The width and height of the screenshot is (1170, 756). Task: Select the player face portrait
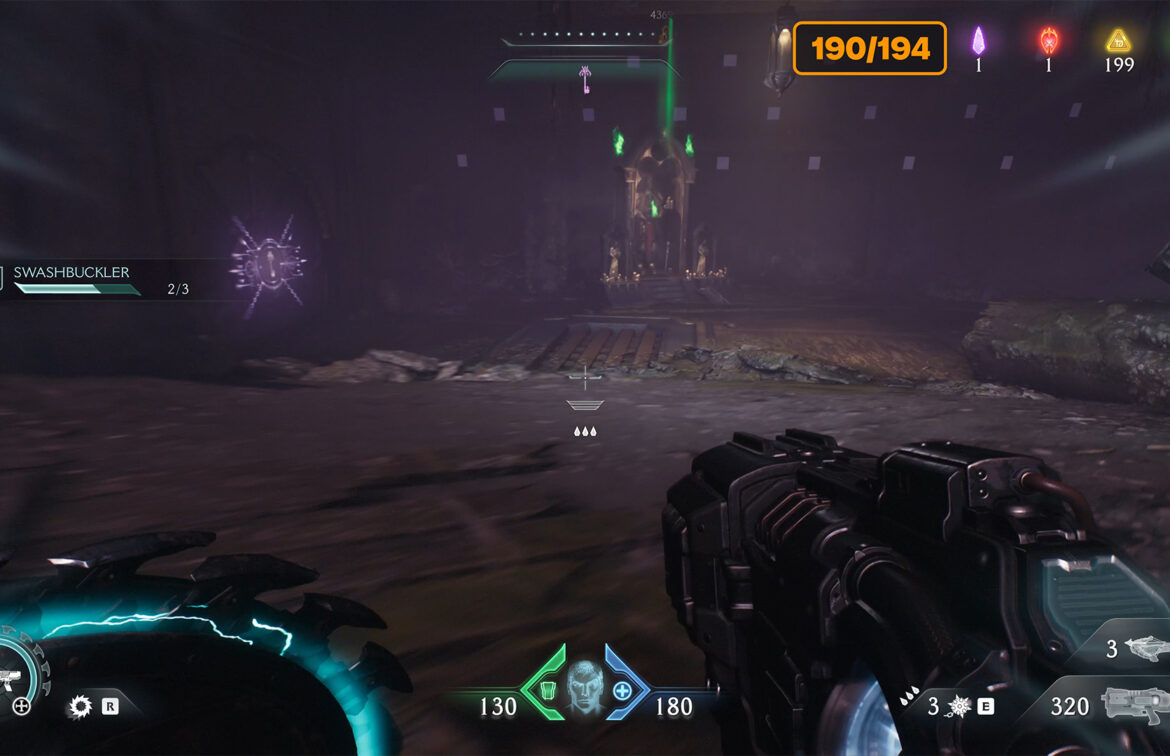(x=585, y=689)
